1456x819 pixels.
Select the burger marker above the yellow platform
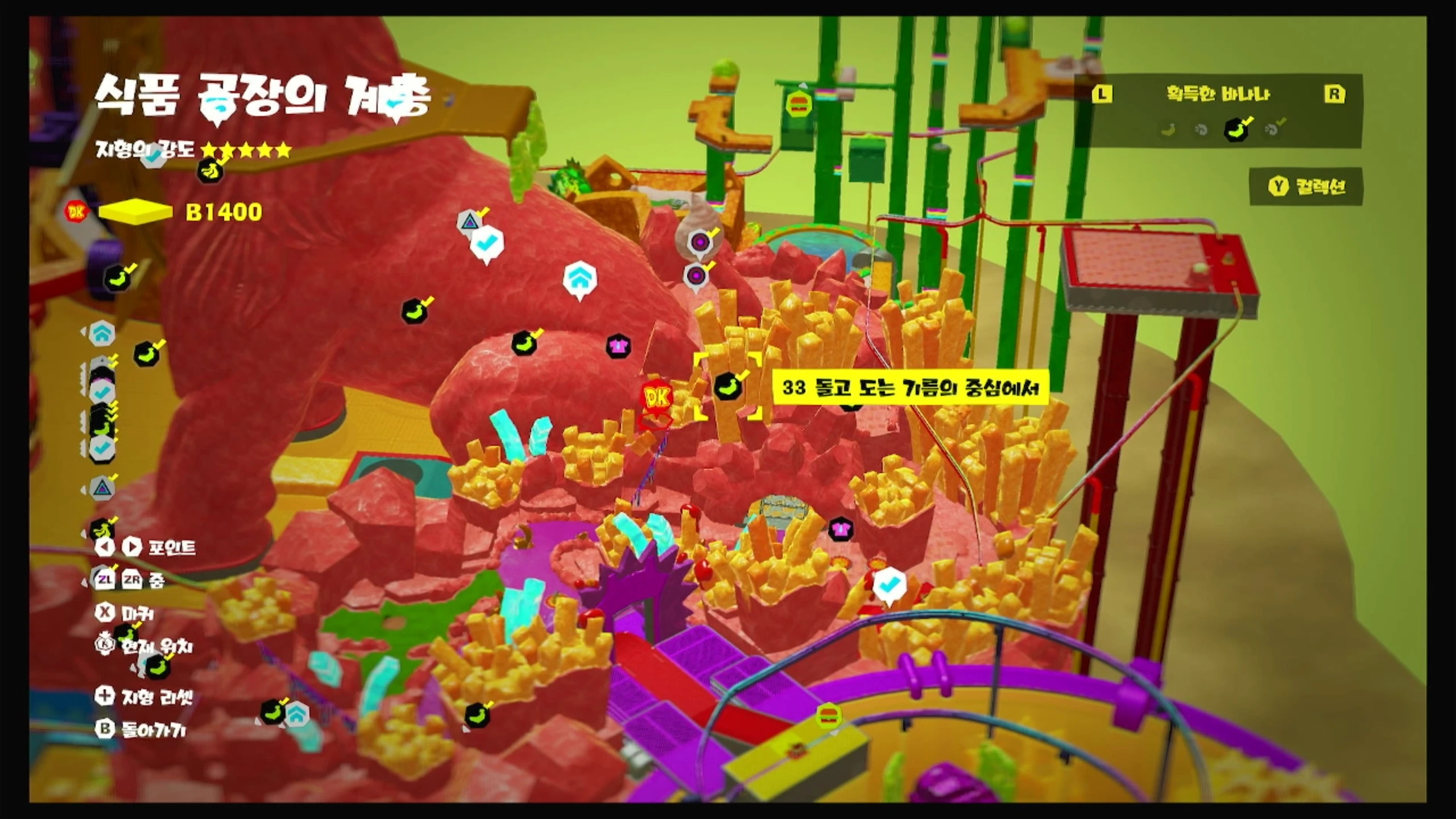coord(829,715)
